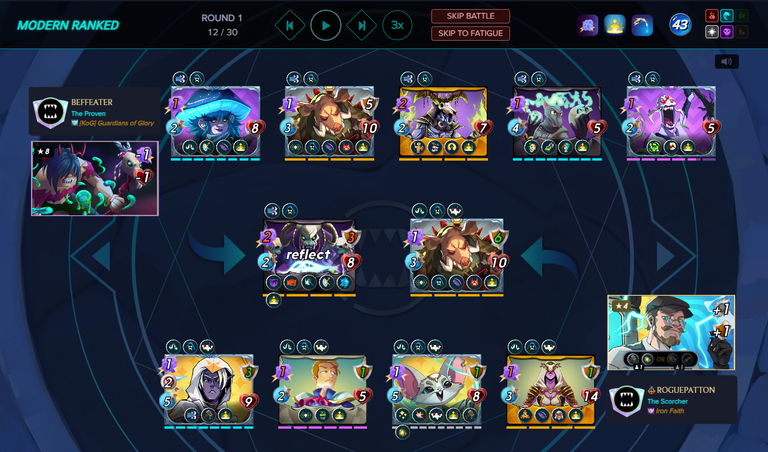Show the meditating figure ruleset icon
768x452 pixels.
[x=615, y=25]
